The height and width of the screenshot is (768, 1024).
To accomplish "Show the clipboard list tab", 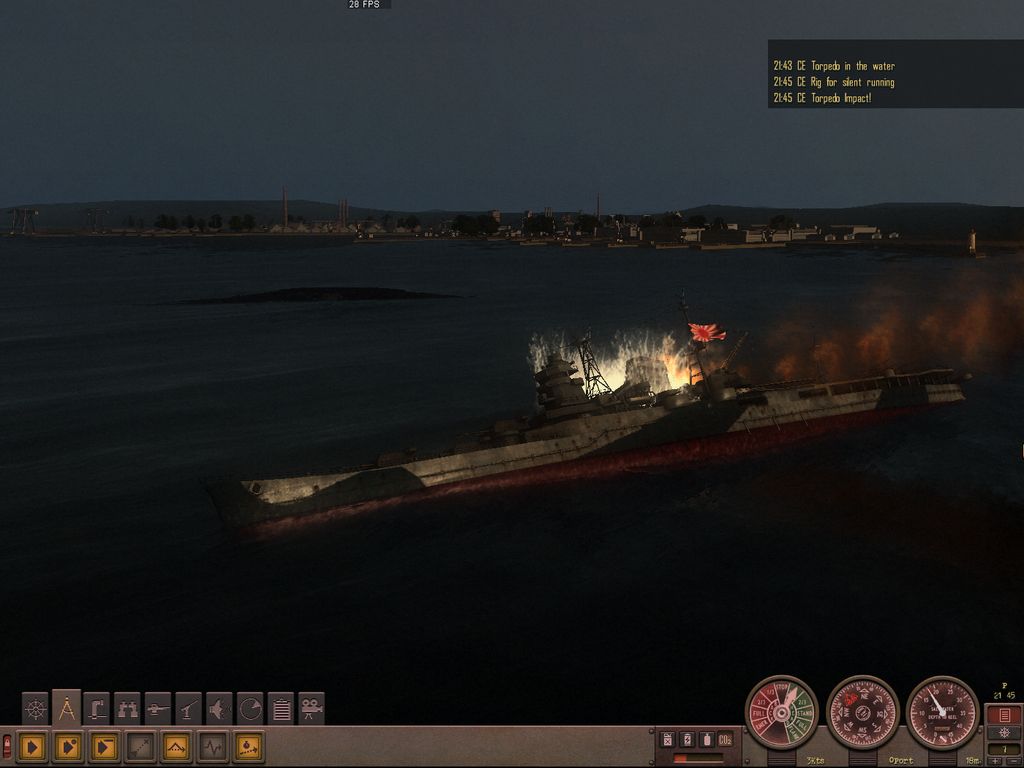I will point(281,709).
